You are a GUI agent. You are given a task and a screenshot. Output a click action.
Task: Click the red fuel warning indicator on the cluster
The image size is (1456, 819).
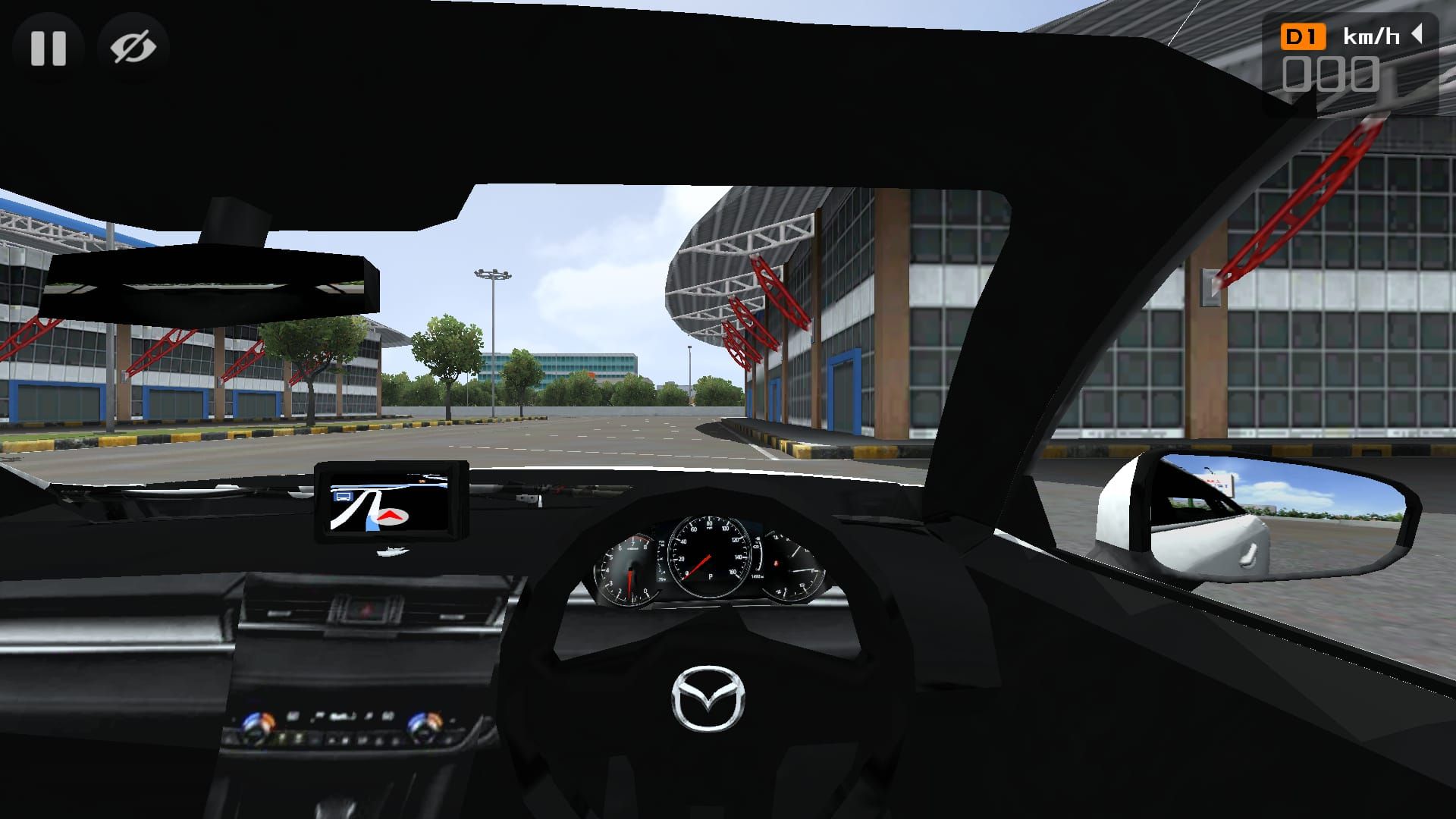tap(777, 564)
